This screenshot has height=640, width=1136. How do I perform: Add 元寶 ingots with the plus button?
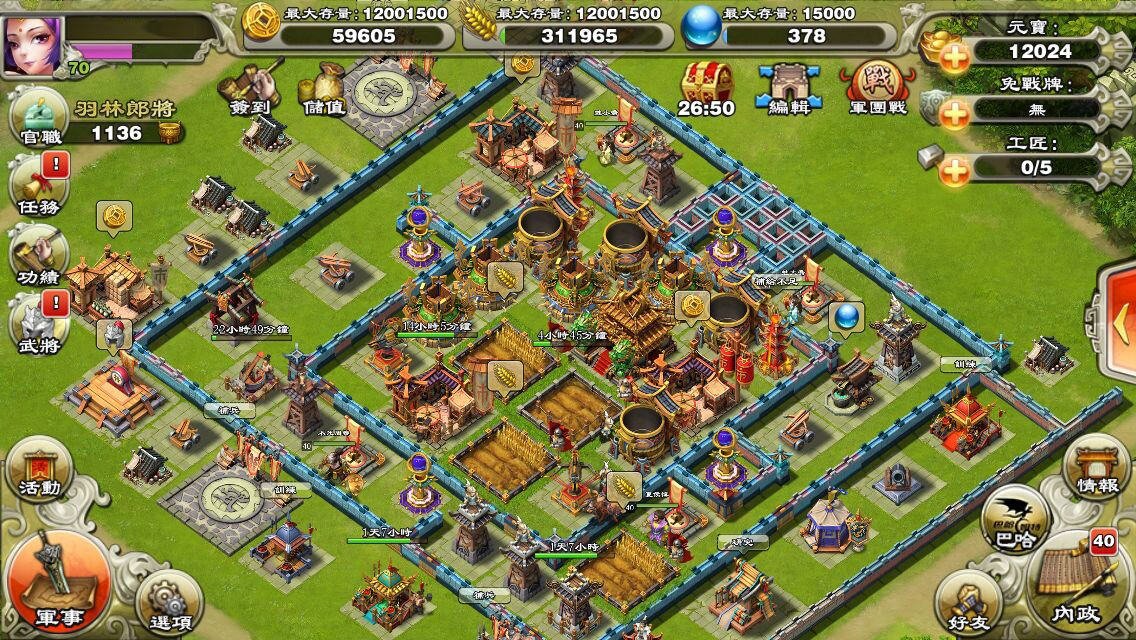(955, 57)
